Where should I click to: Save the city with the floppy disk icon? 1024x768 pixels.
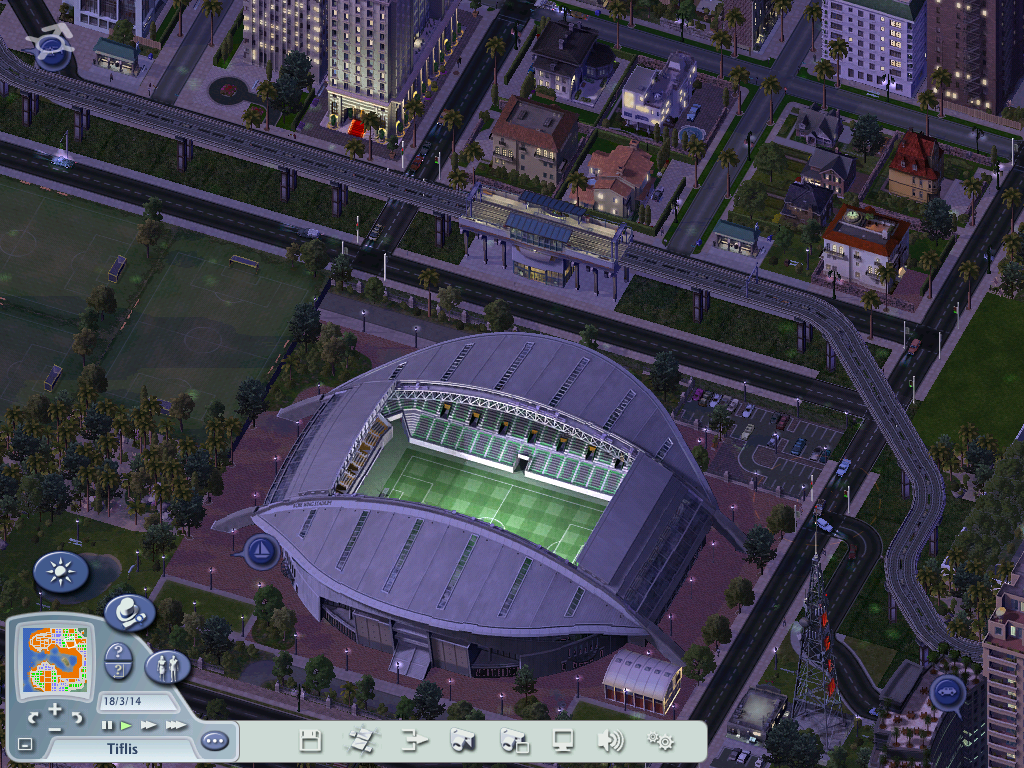(x=310, y=741)
